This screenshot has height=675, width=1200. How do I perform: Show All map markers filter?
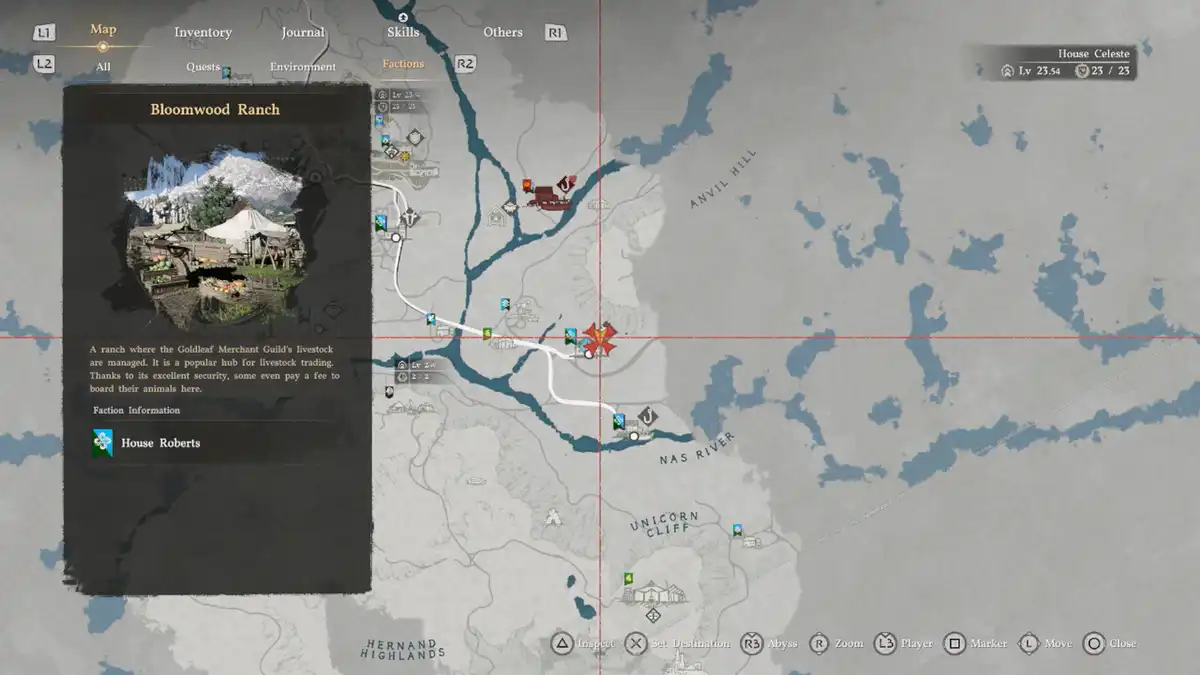[x=103, y=67]
